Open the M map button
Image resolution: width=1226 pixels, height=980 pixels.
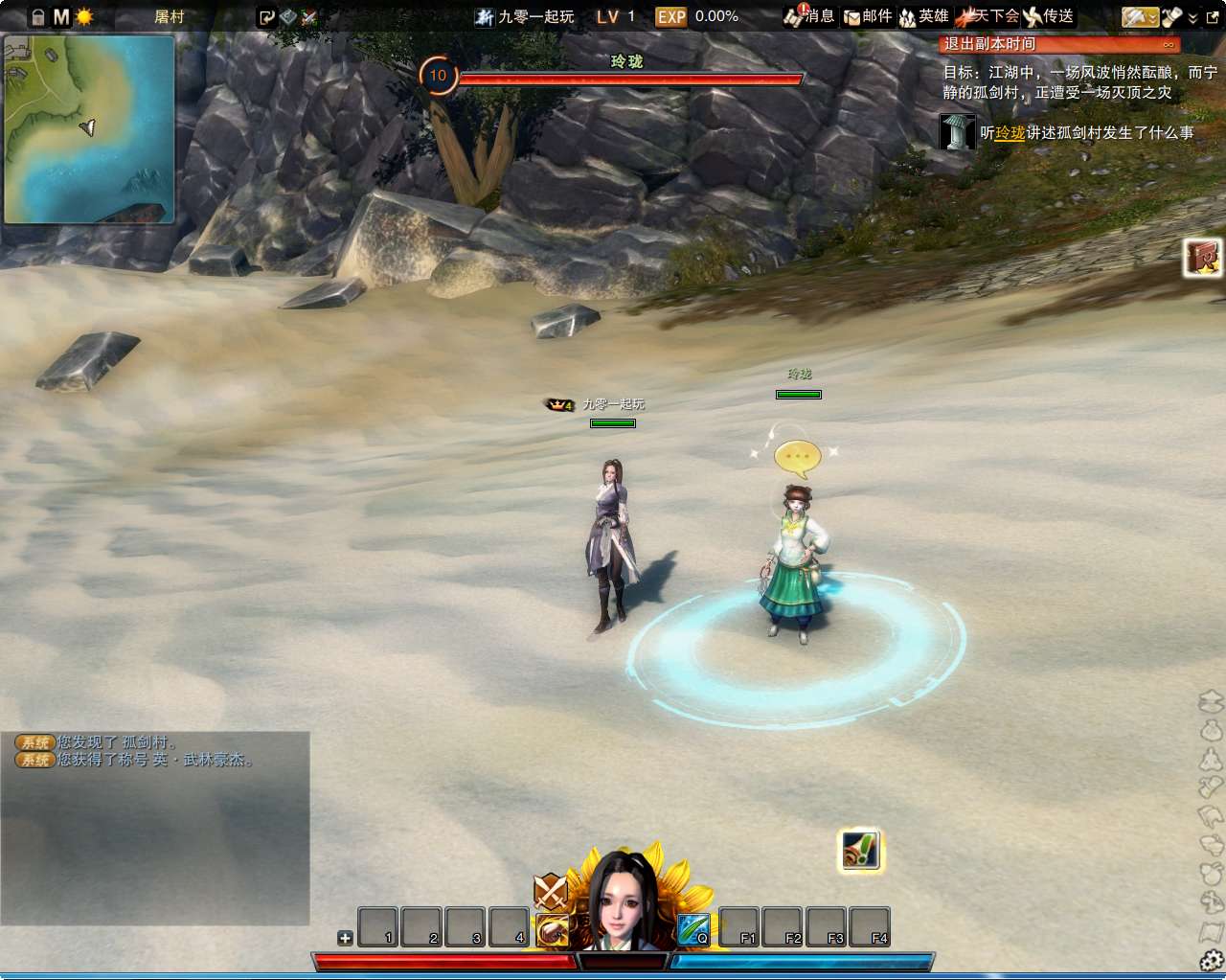pos(61,17)
